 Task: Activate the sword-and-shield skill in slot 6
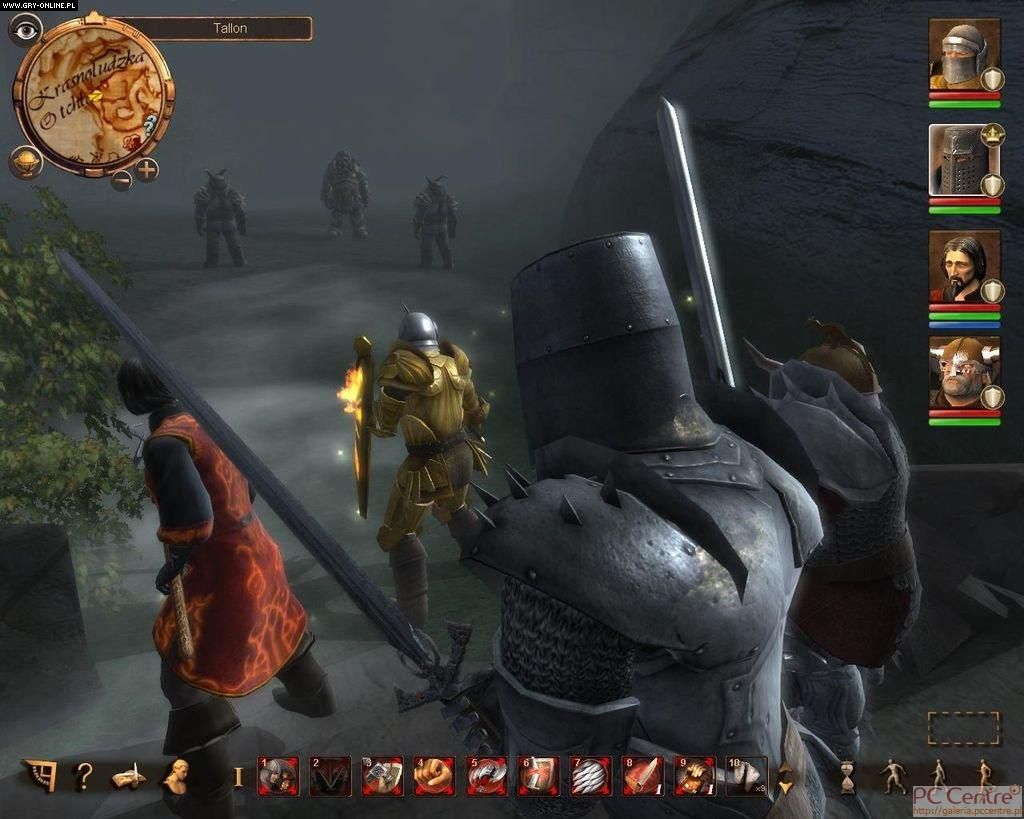[538, 776]
